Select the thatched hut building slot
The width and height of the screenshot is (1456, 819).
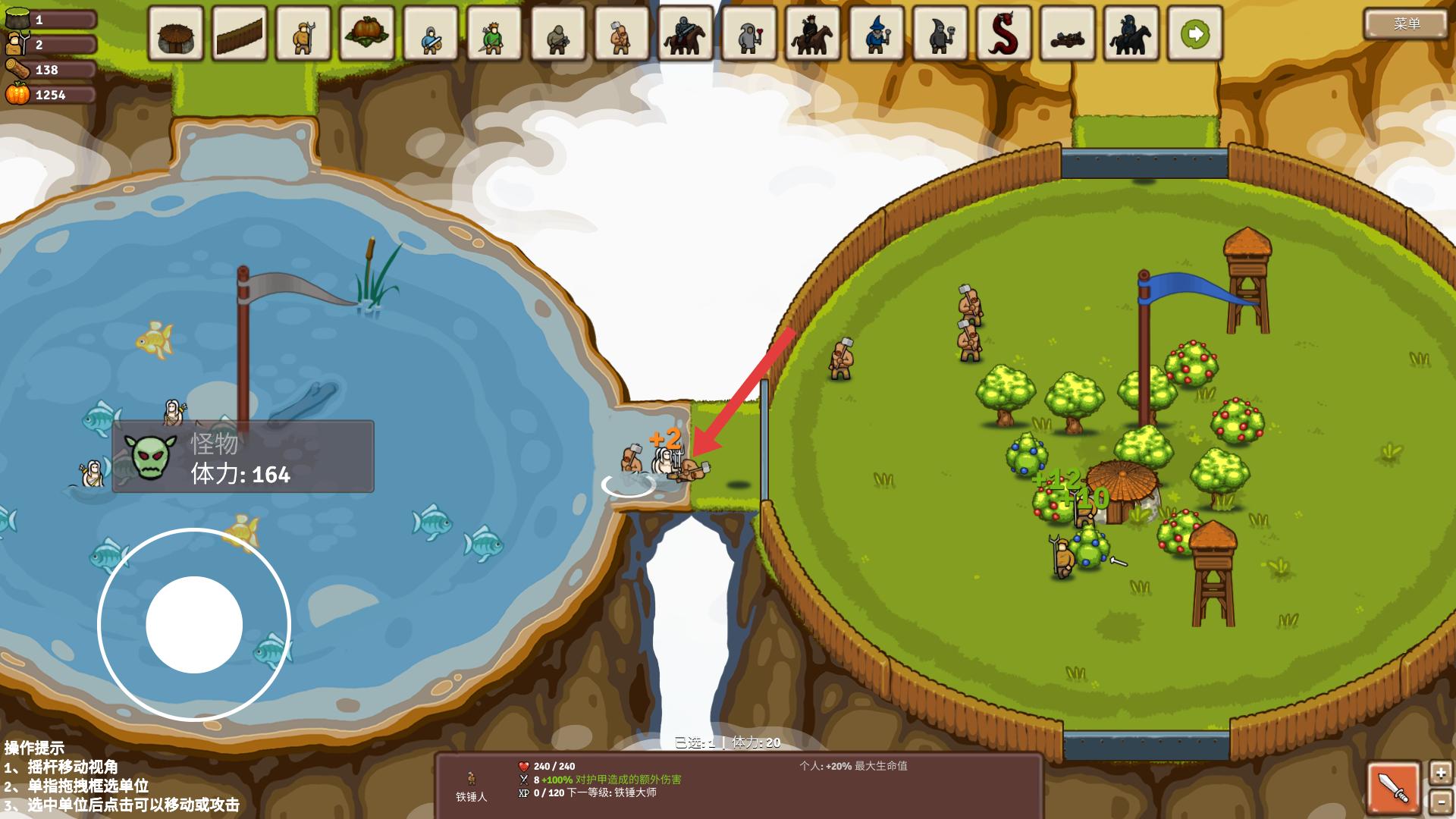point(176,34)
